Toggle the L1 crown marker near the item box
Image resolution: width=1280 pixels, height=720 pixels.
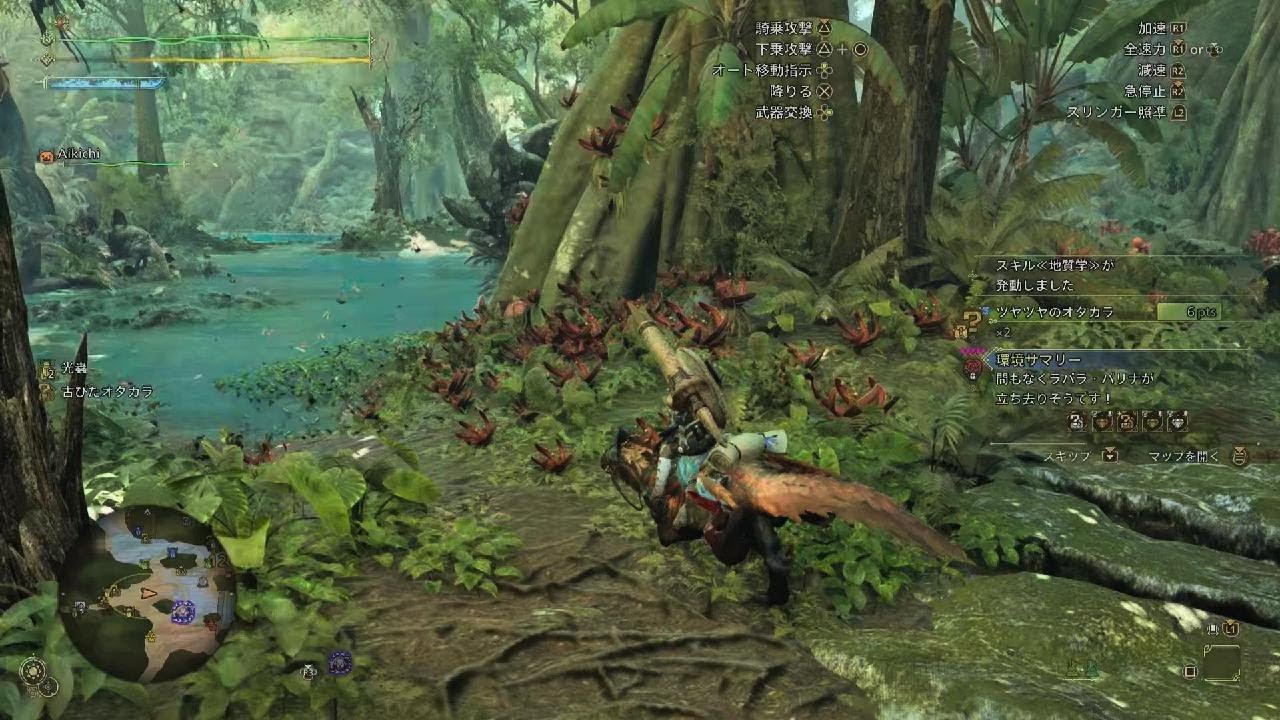(1230, 627)
